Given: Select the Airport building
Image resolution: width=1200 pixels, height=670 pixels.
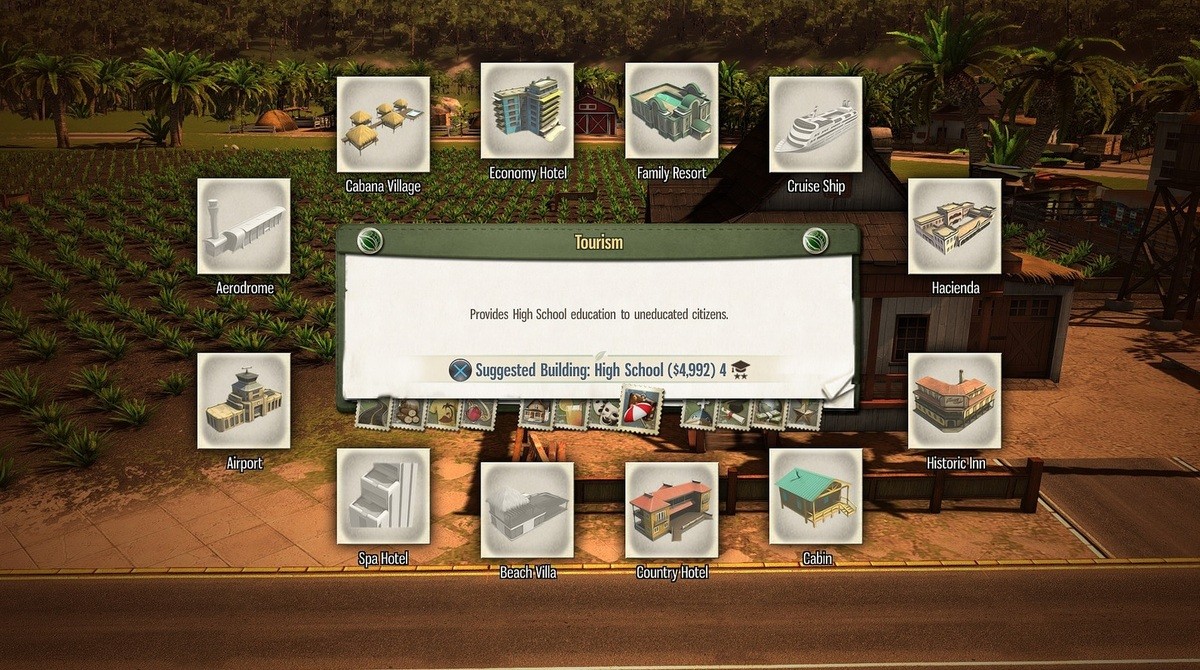Looking at the screenshot, I should 244,400.
